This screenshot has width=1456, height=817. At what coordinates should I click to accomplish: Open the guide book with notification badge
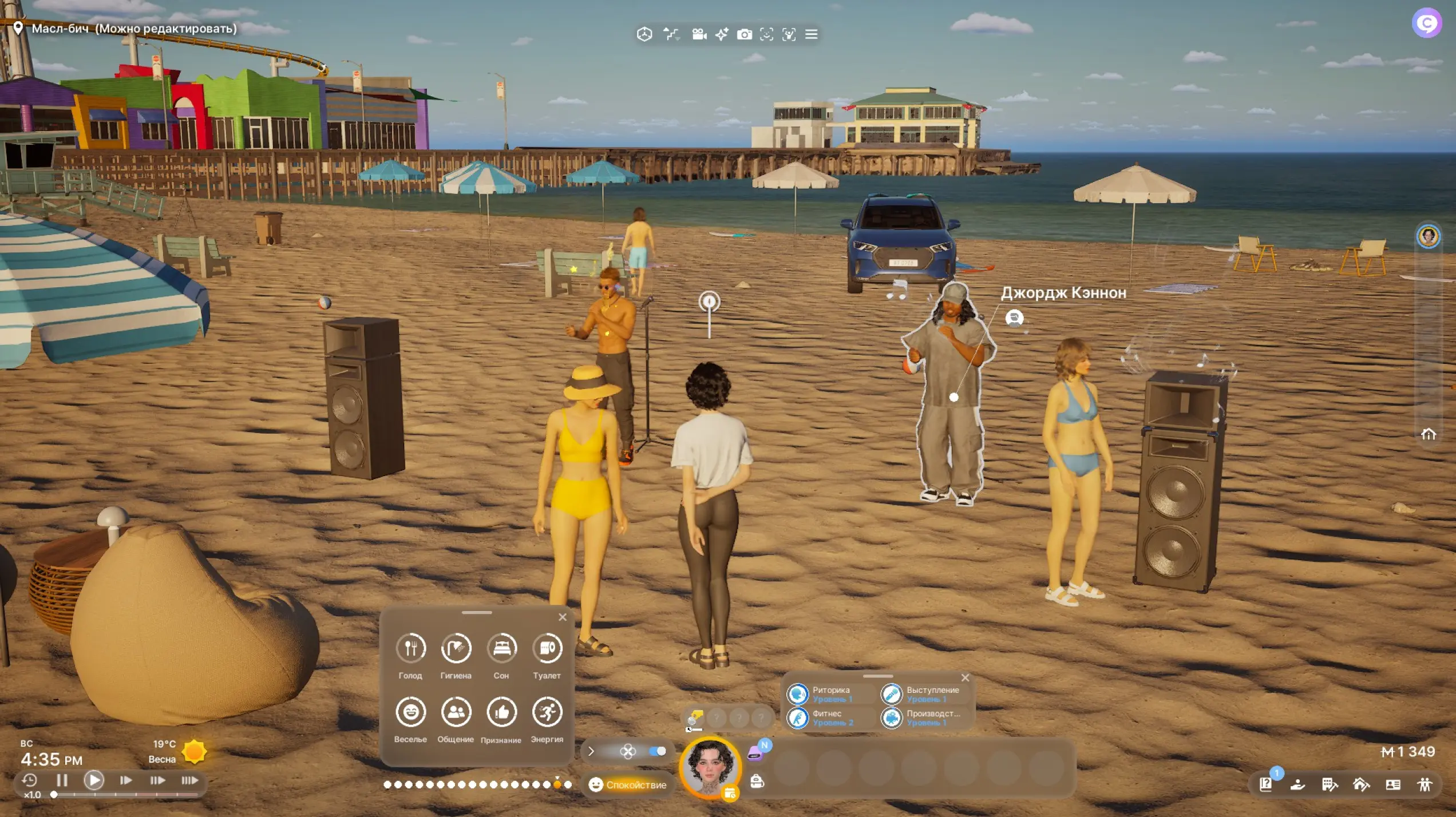(1265, 784)
